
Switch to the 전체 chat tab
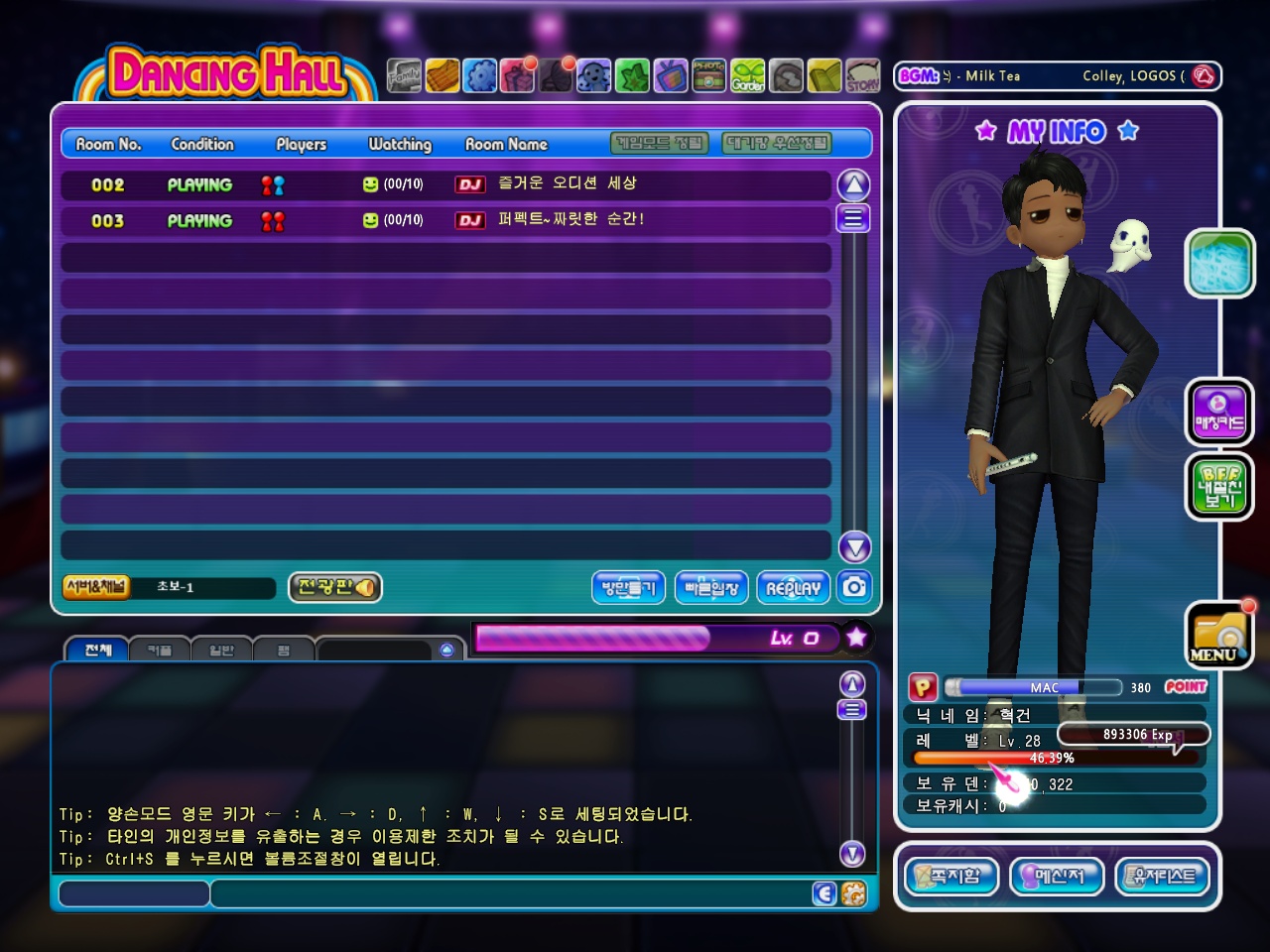coord(97,650)
